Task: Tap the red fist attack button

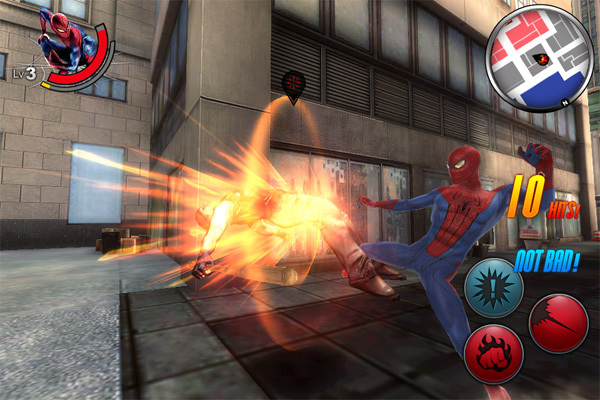Action: coord(493,354)
